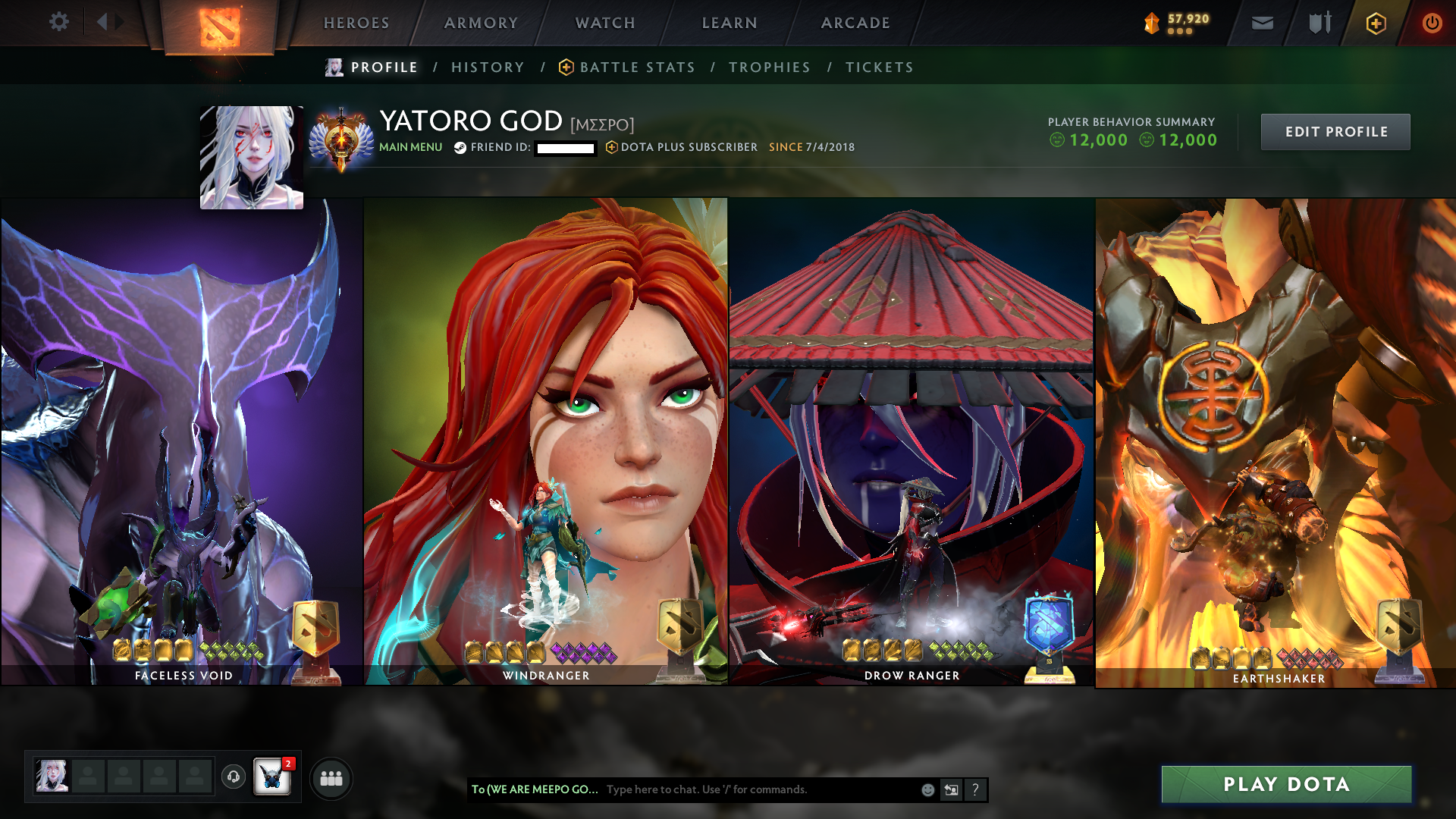Click the screenshot share icon beside chat

point(951,789)
